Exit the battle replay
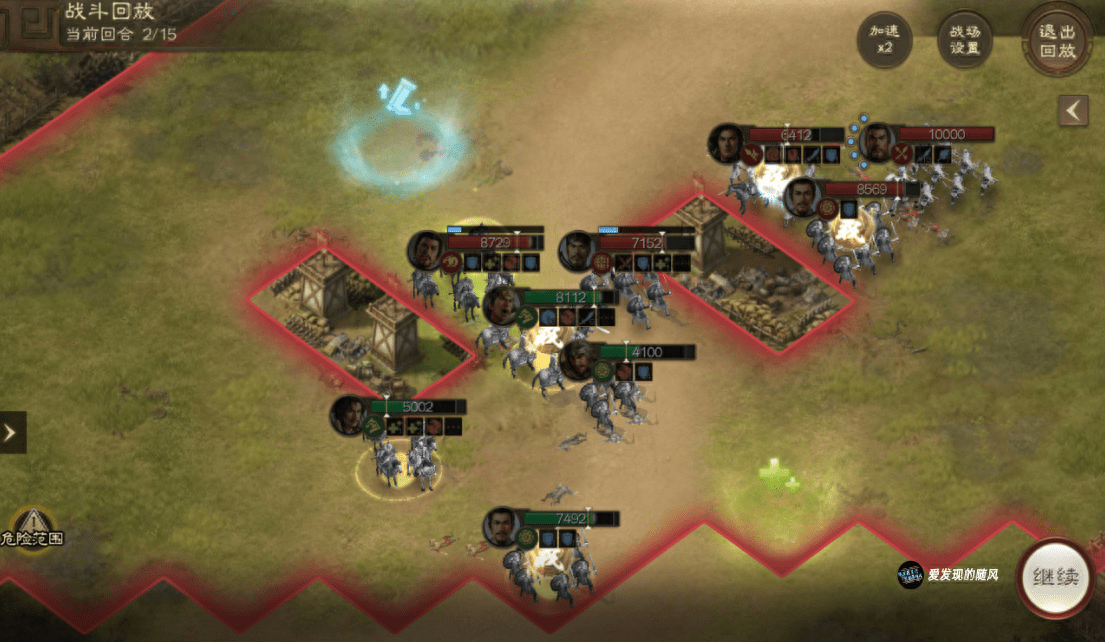The image size is (1105, 642). coord(1057,41)
